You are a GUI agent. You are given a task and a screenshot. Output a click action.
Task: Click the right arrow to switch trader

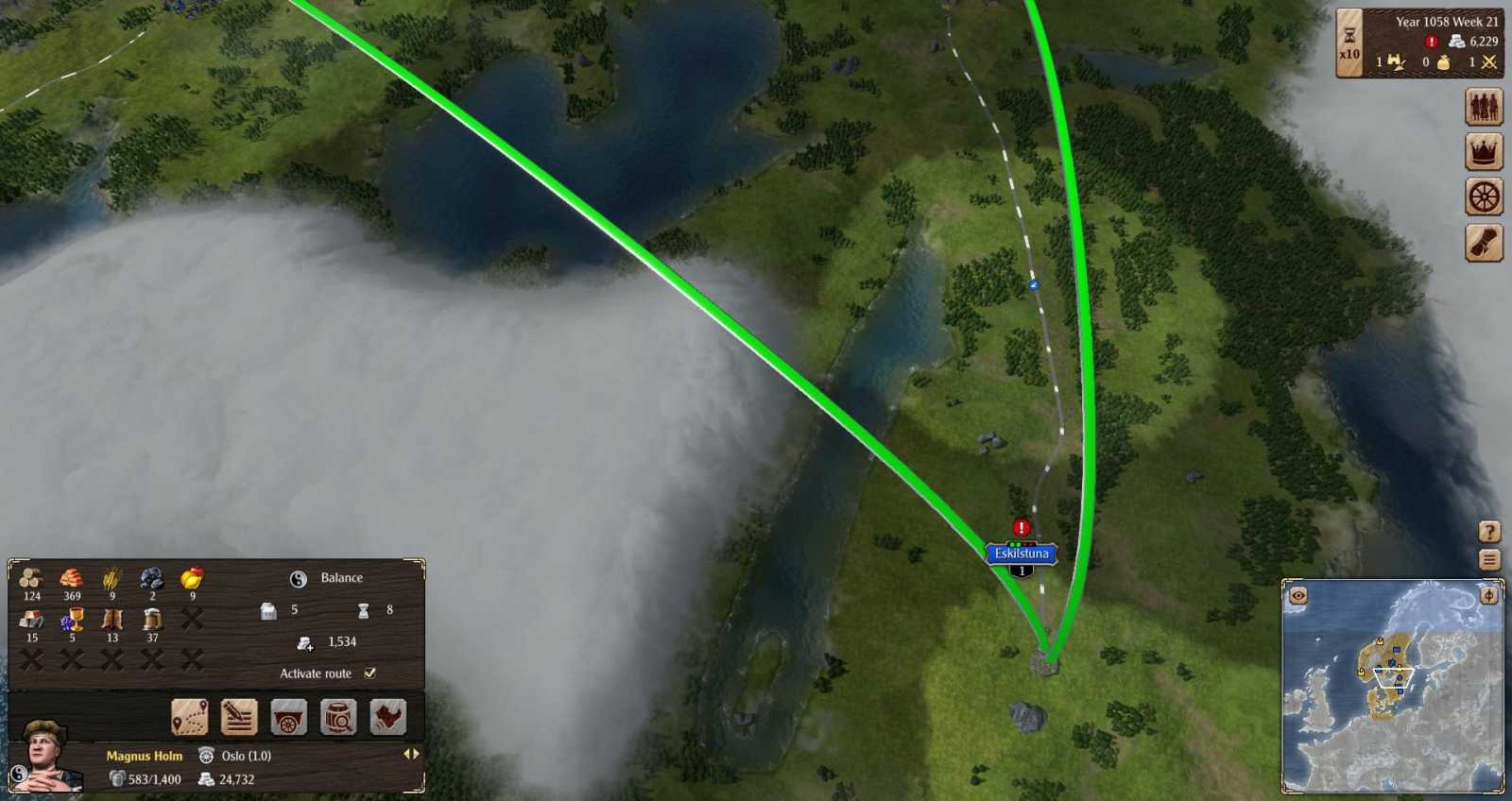tap(417, 754)
